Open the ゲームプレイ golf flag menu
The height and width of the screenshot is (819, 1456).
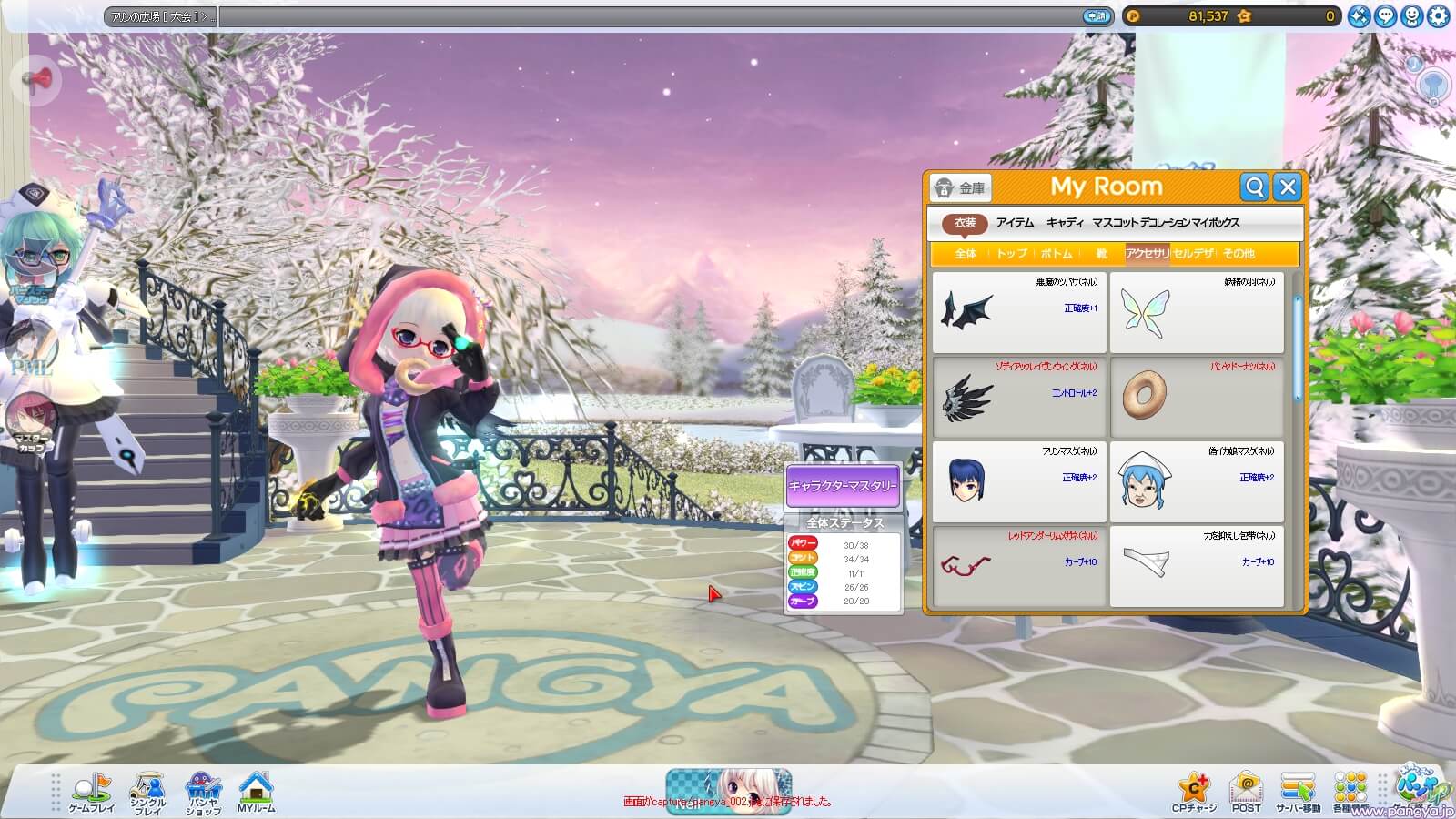click(x=92, y=794)
